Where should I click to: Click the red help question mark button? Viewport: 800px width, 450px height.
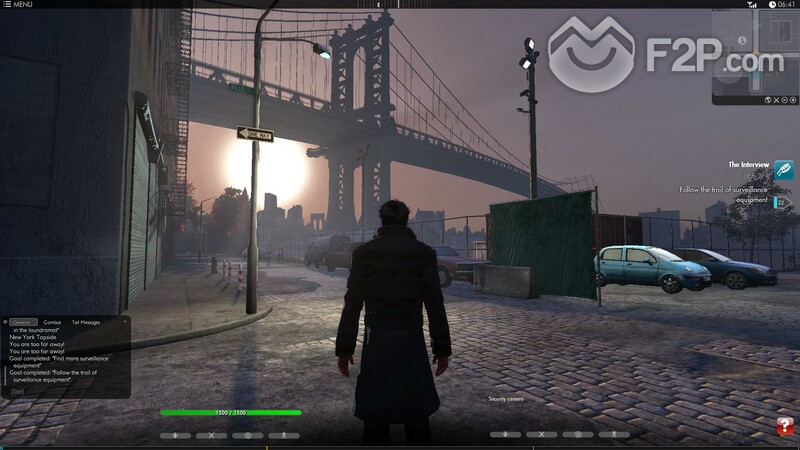(784, 425)
